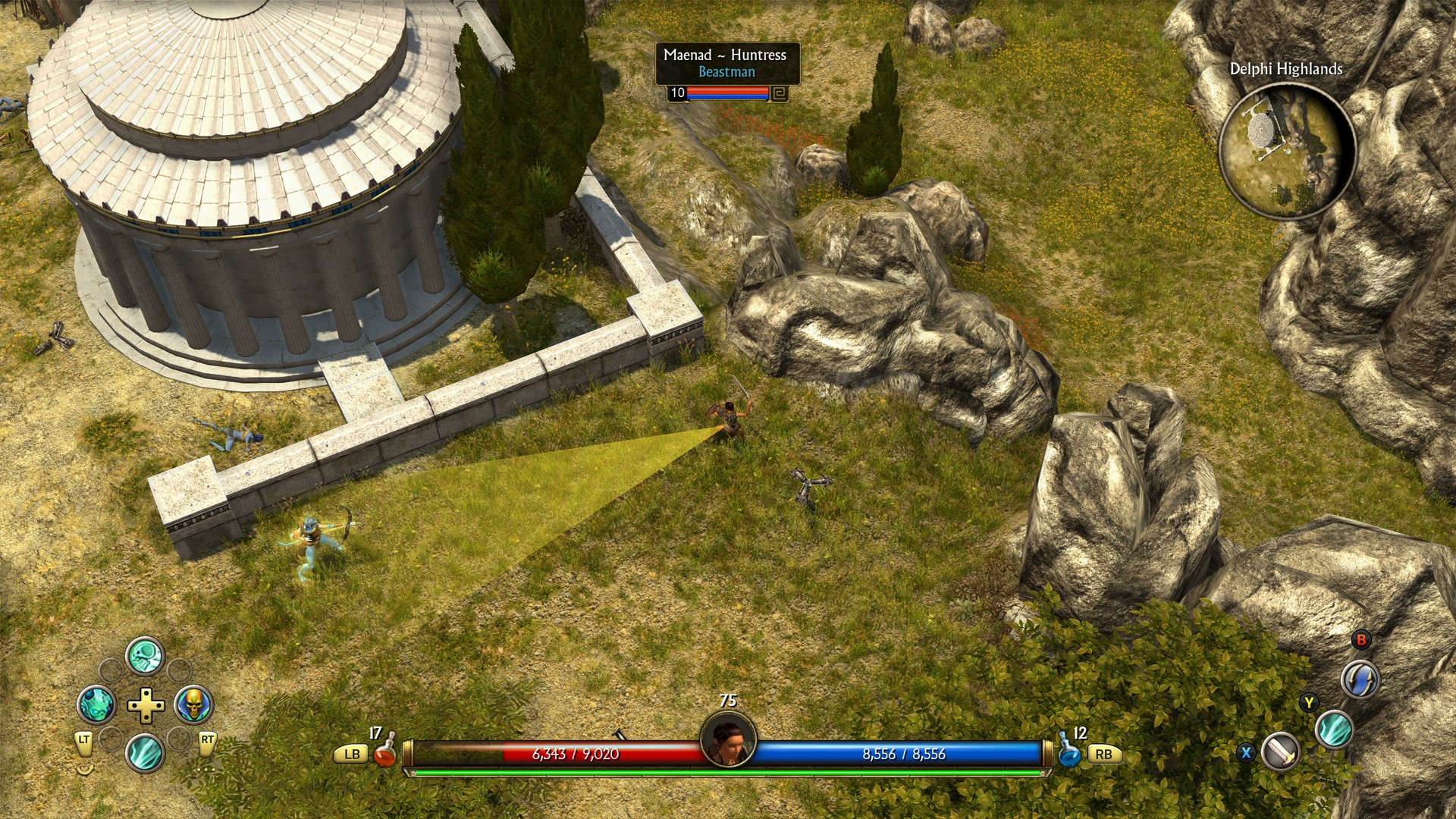Activate the teal skull skill icon
Screen dimensions: 1456x819
tap(145, 655)
